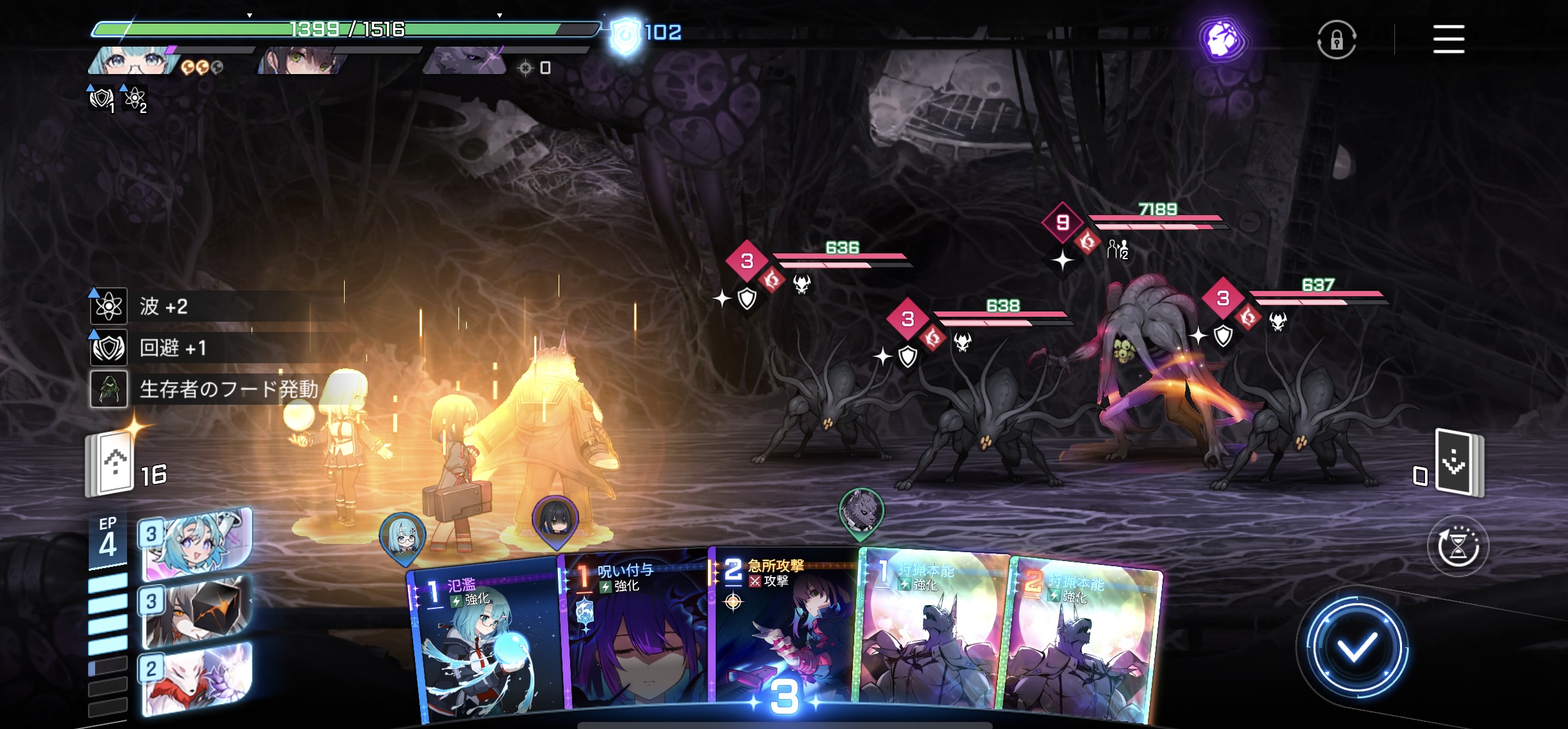Activate the black cube ego skill card

click(x=195, y=611)
